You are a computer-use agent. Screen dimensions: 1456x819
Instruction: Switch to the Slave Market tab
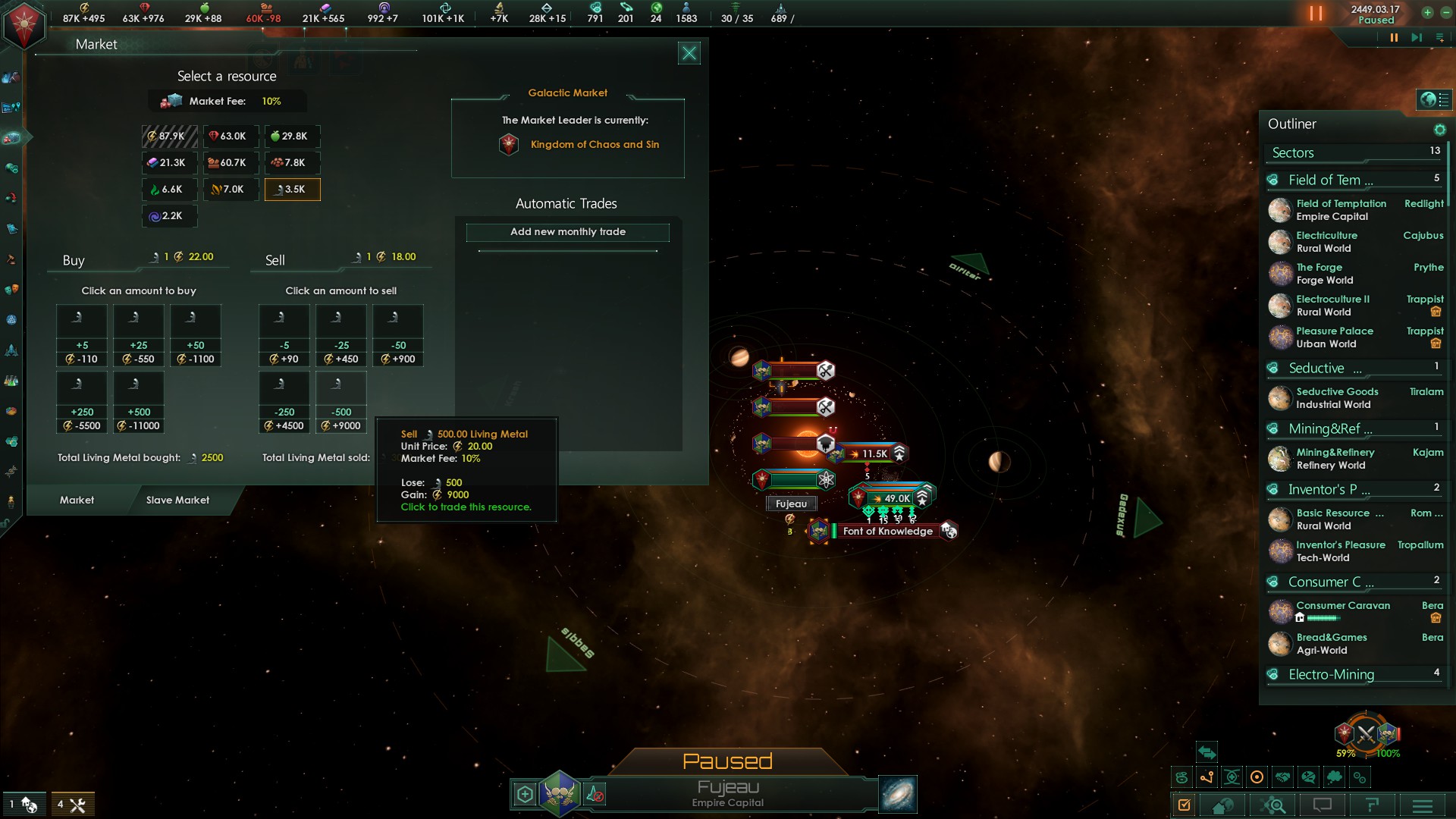pos(177,500)
